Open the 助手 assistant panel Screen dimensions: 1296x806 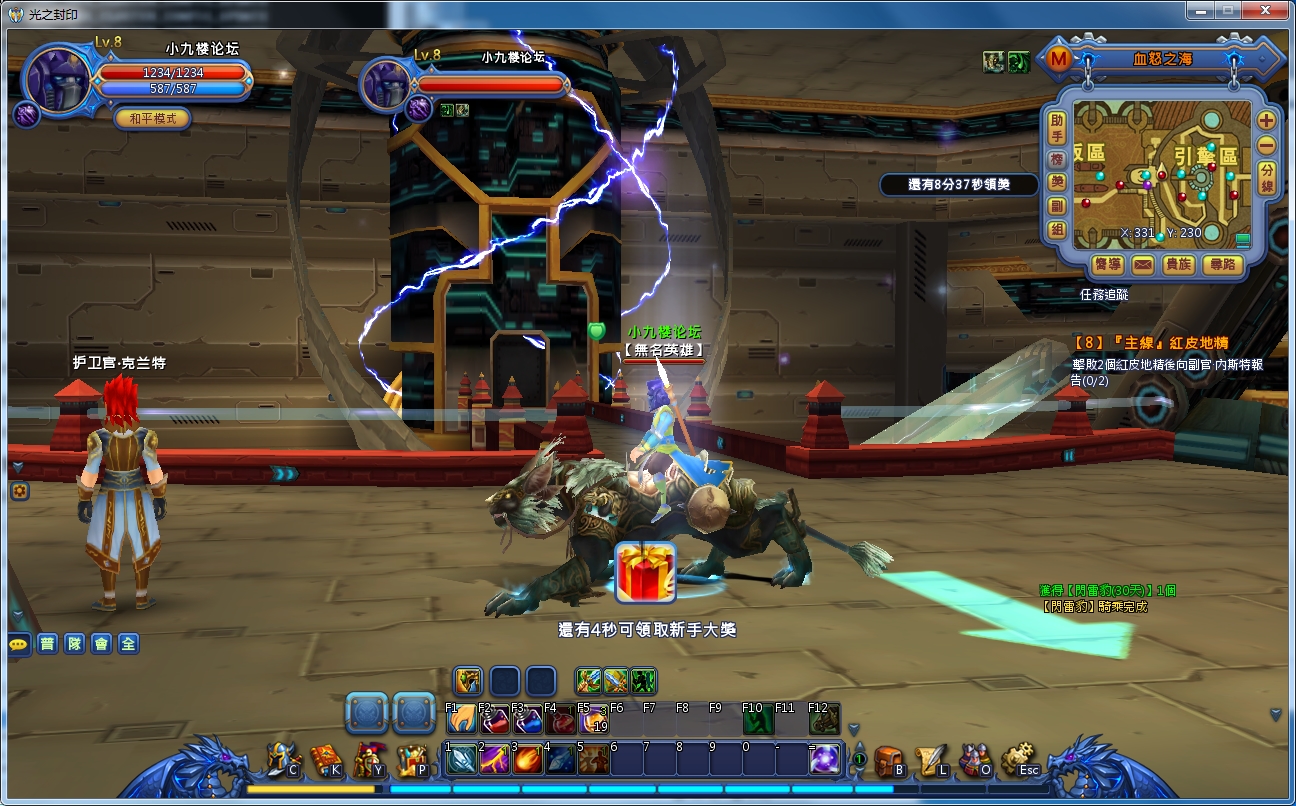point(1057,128)
